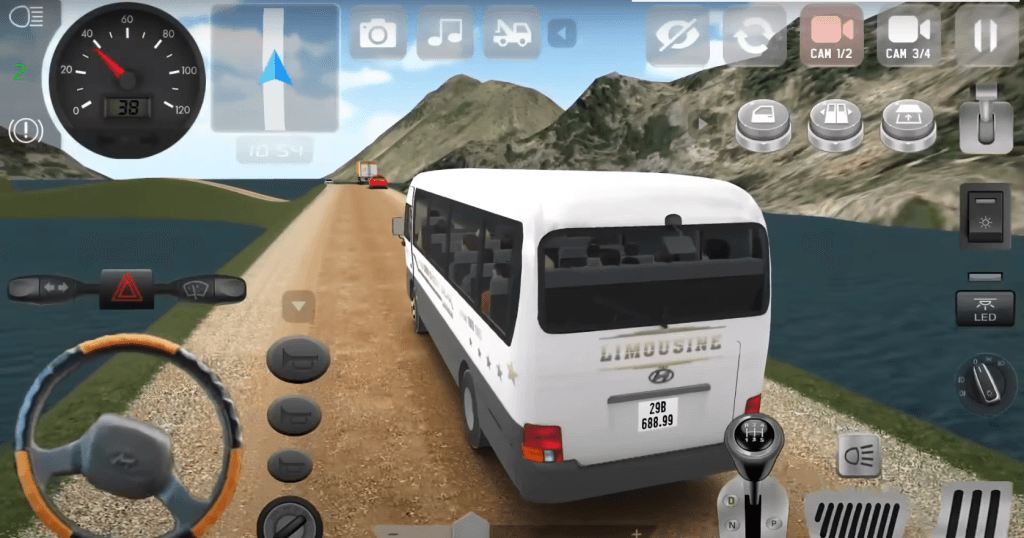This screenshot has height=538, width=1024.
Task: Pause the game with the pause button
Action: (985, 36)
